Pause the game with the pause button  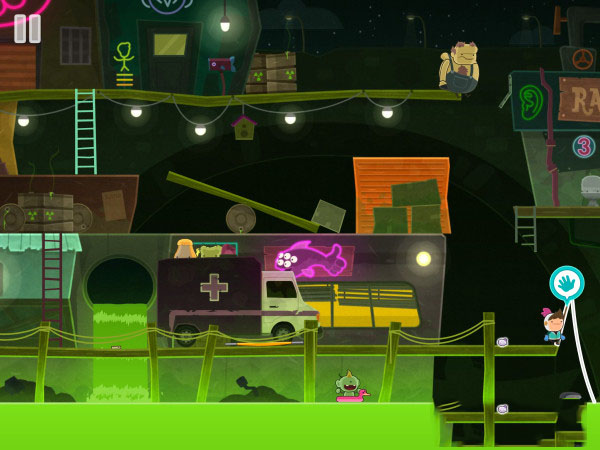27,28
